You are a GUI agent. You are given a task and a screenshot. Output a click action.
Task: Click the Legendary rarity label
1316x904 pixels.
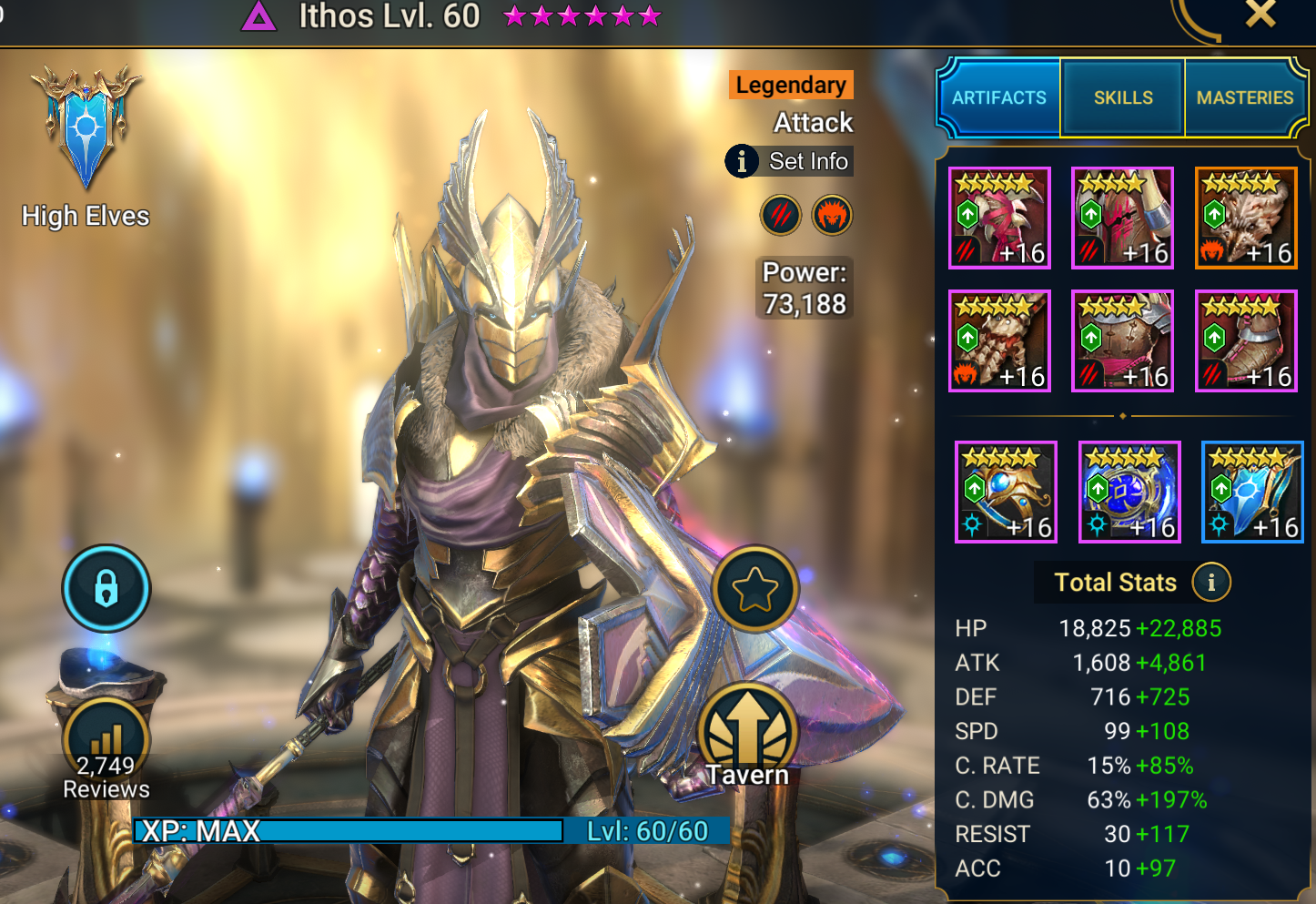click(790, 85)
